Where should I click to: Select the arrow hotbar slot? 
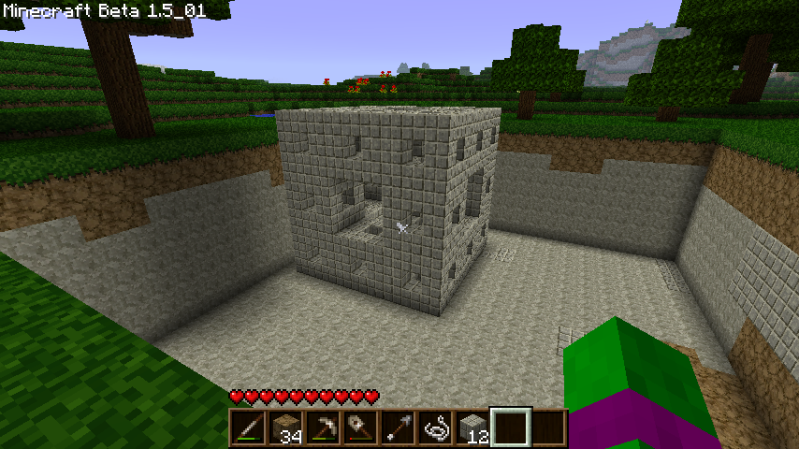397,427
